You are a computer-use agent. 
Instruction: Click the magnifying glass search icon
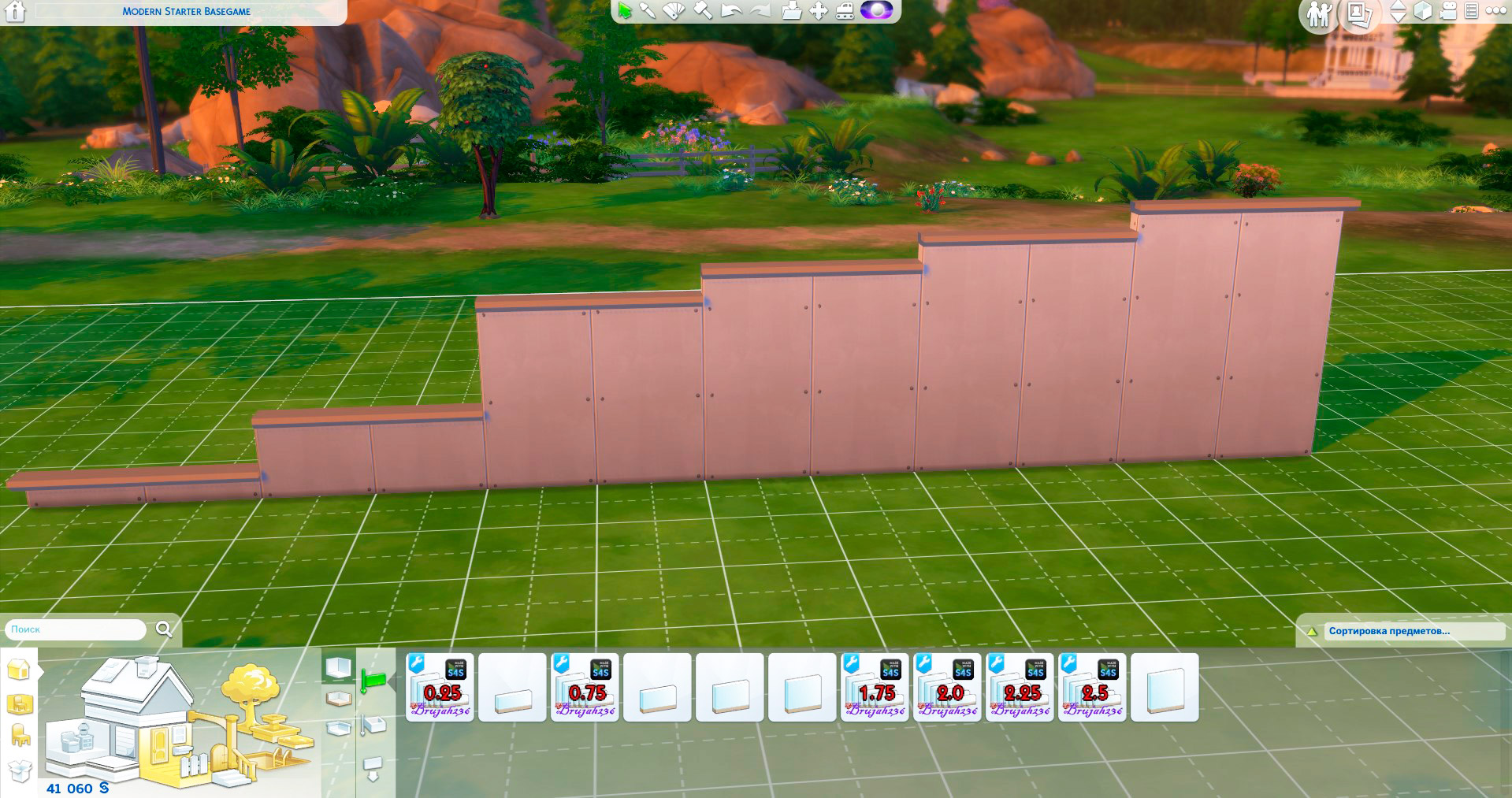[164, 629]
